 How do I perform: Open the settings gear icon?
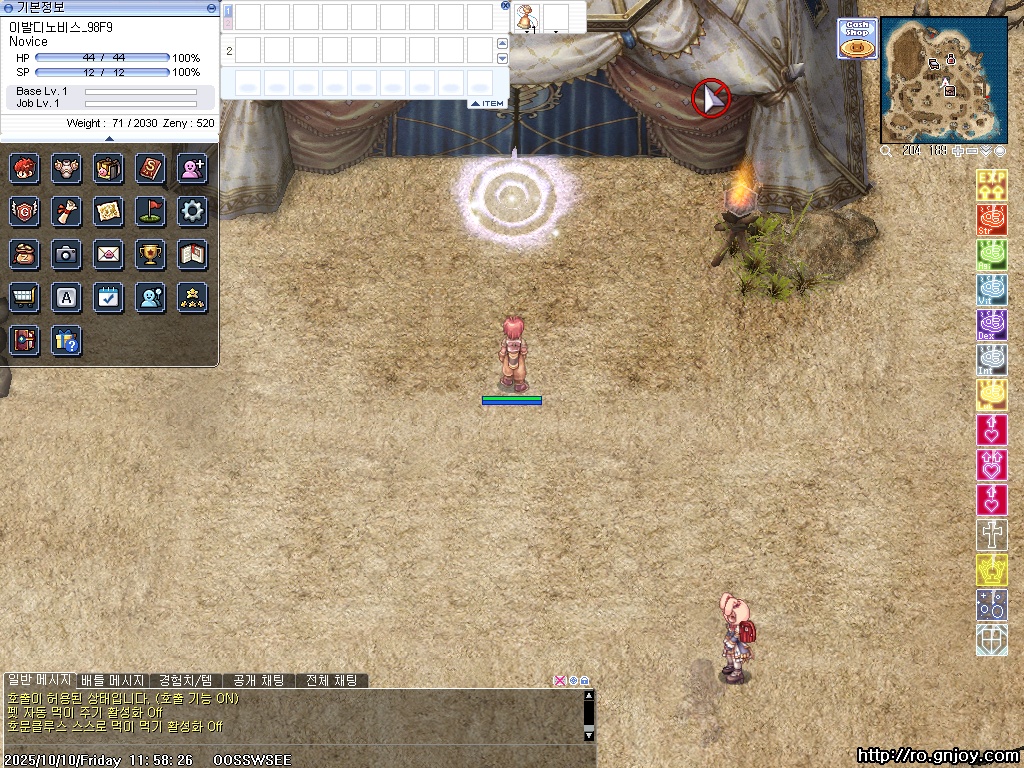192,211
